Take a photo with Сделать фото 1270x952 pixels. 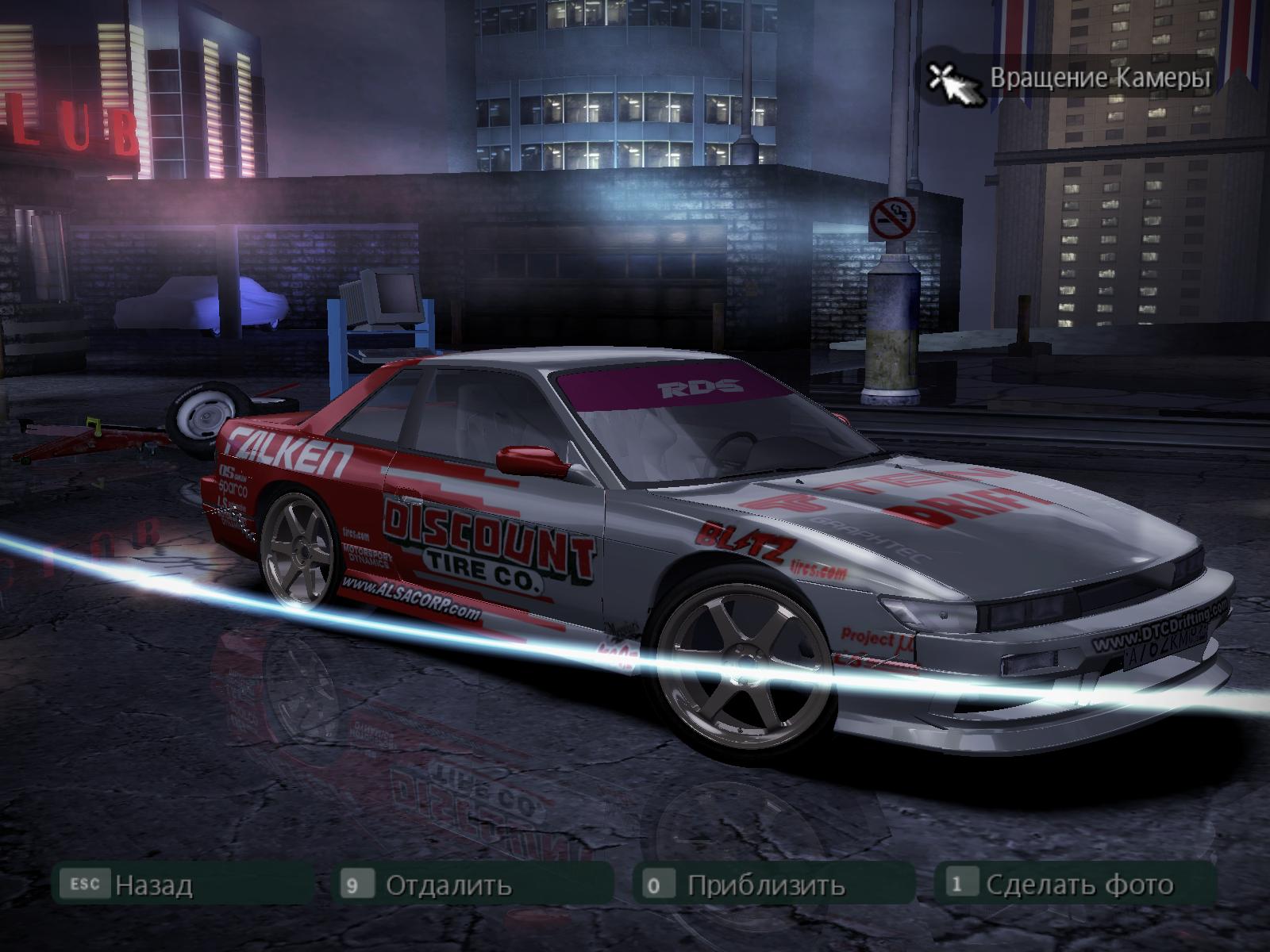(1078, 885)
